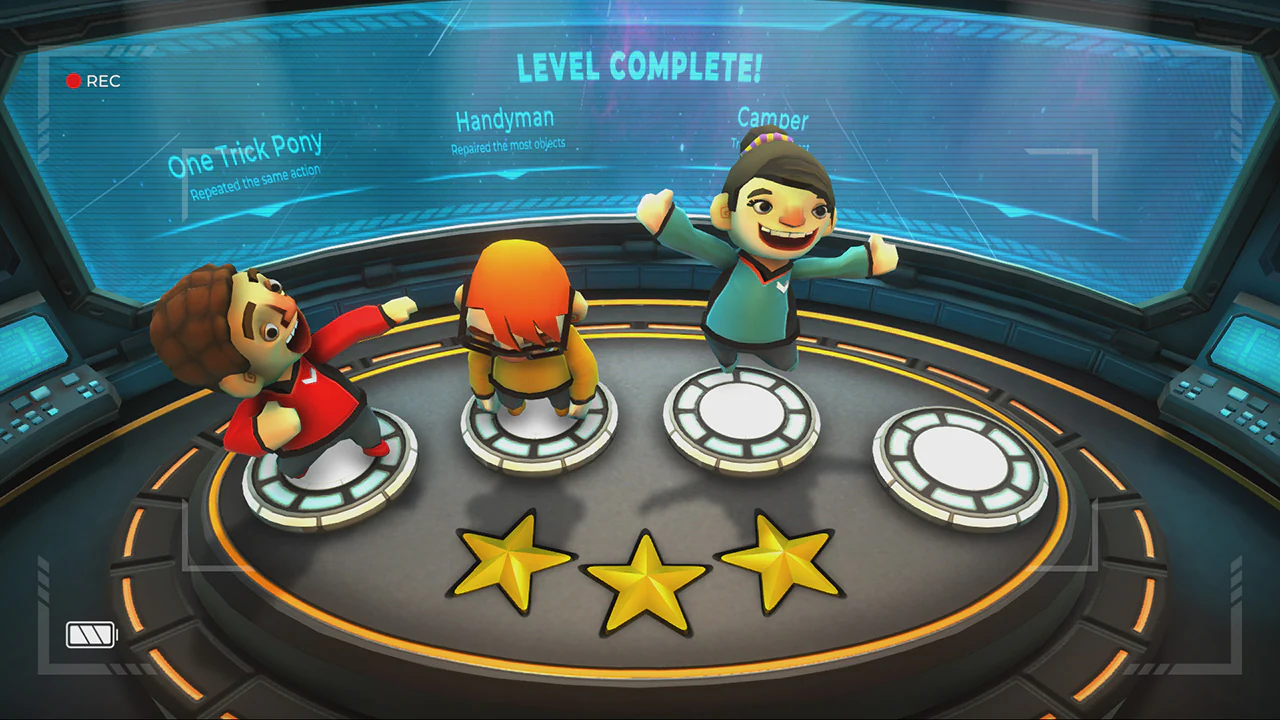
Task: Select the battery level icon
Action: pos(90,635)
